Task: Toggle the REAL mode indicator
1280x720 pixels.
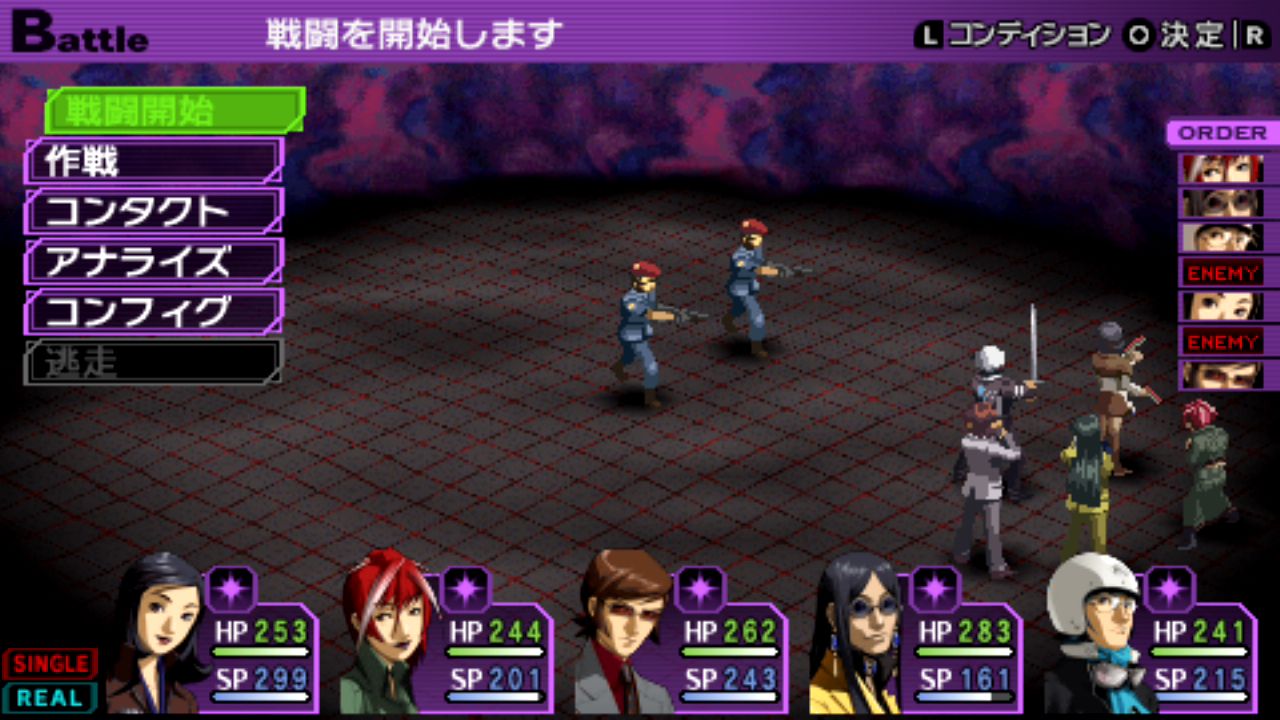Action: (50, 697)
